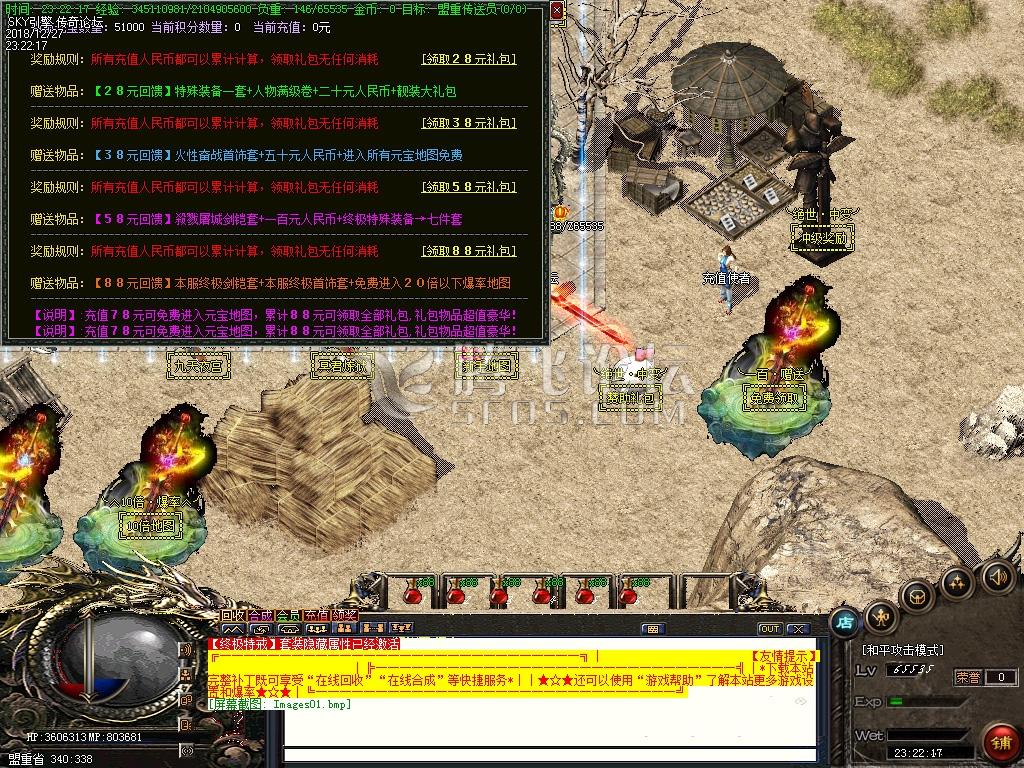This screenshot has width=1024, height=768.
Task: Open the 充值 recharge tab
Action: pos(316,614)
